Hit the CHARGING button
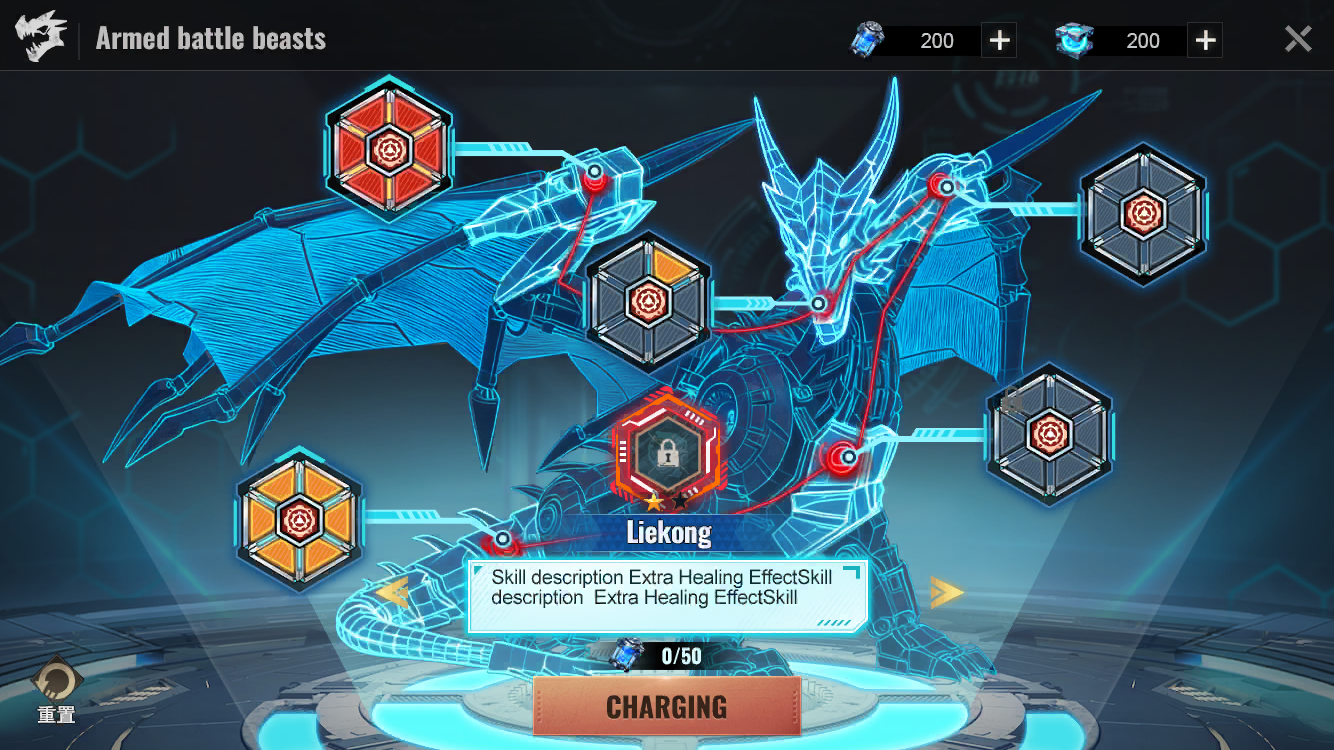The height and width of the screenshot is (750, 1334). (667, 706)
